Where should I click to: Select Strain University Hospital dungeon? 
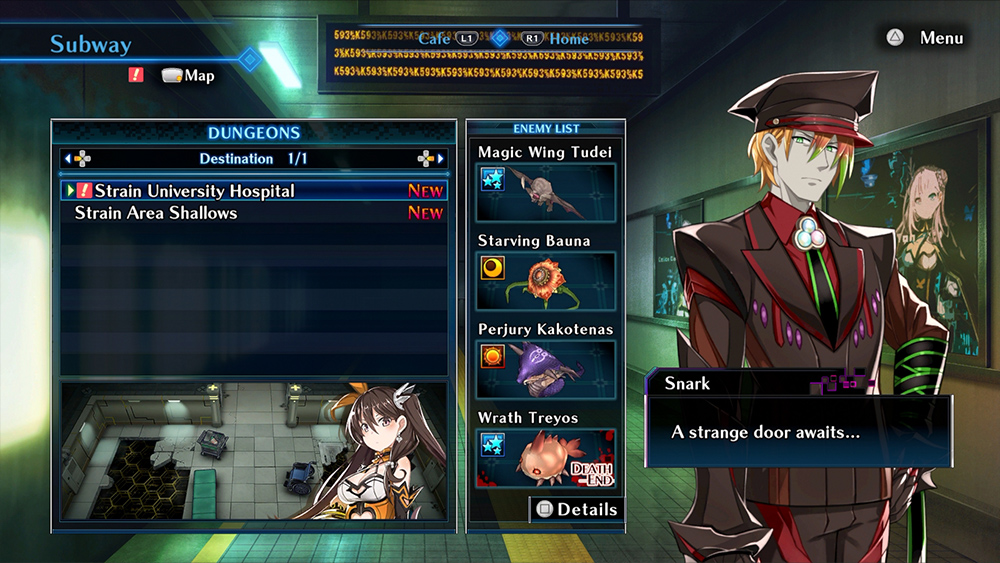[x=195, y=191]
